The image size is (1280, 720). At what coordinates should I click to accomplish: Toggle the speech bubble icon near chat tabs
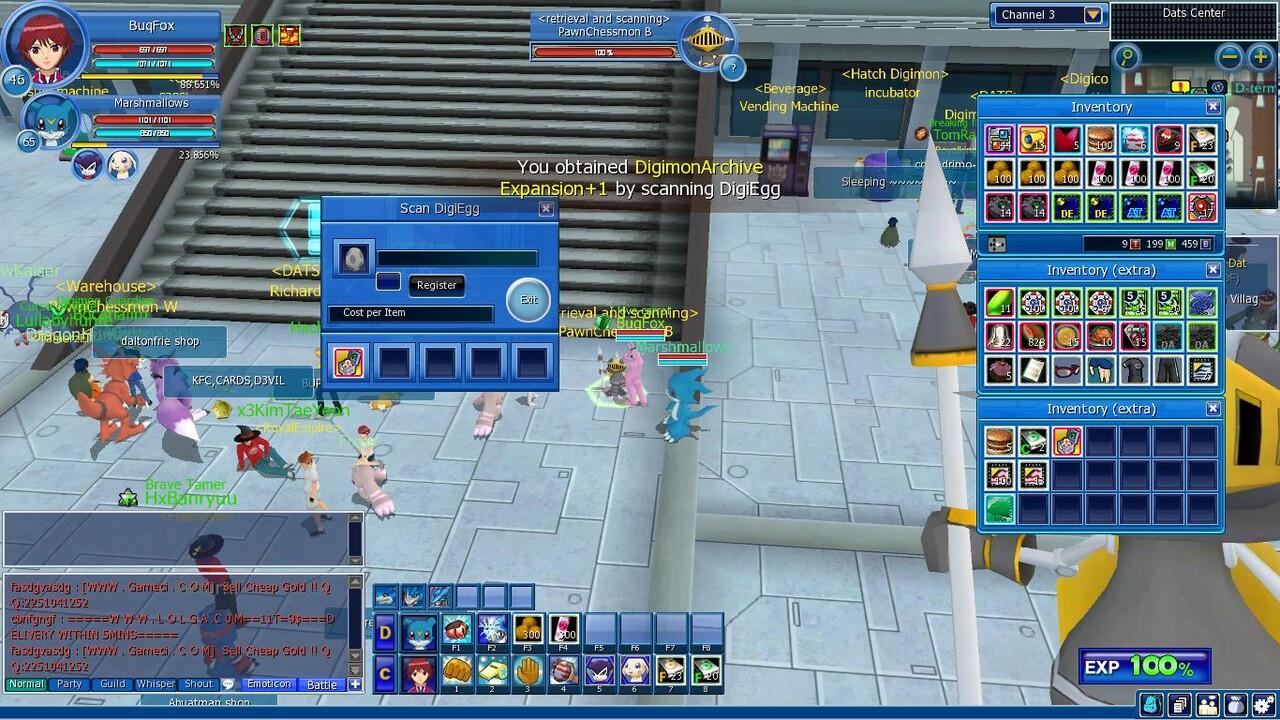[228, 684]
